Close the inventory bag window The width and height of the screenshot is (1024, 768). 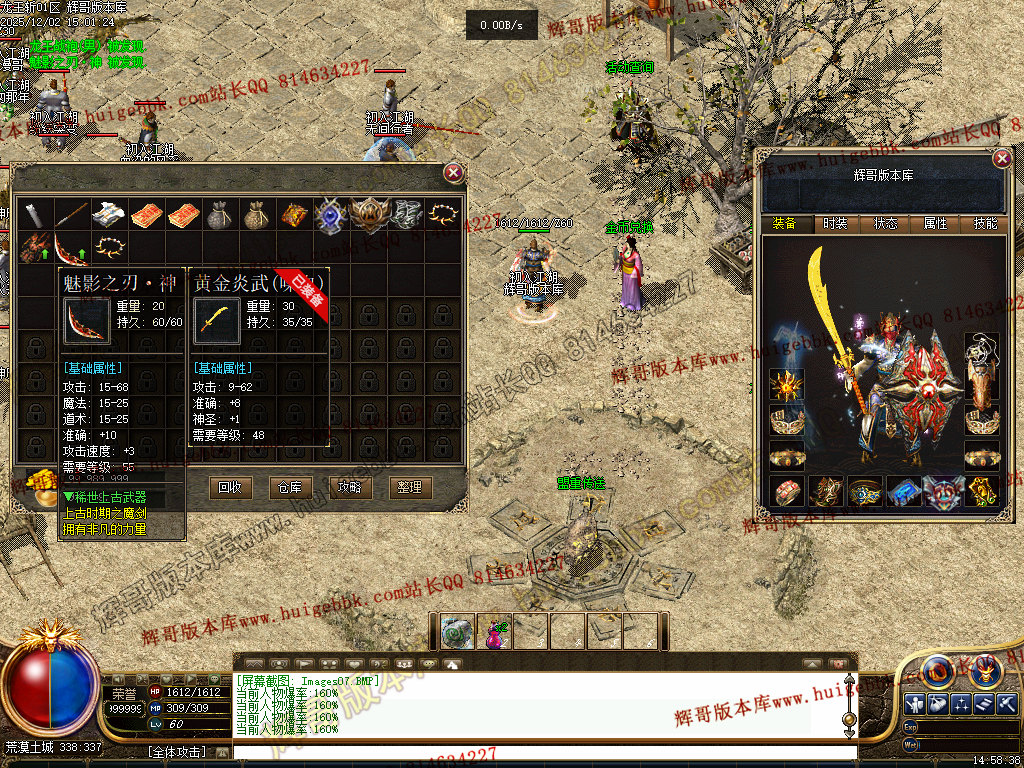tap(454, 173)
